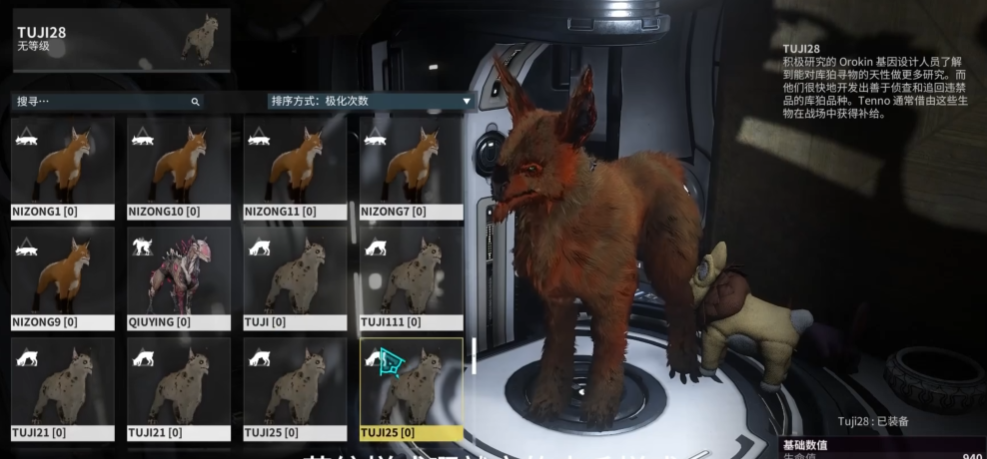
Task: Pick the TUJI [0] companion tile
Action: coord(295,278)
